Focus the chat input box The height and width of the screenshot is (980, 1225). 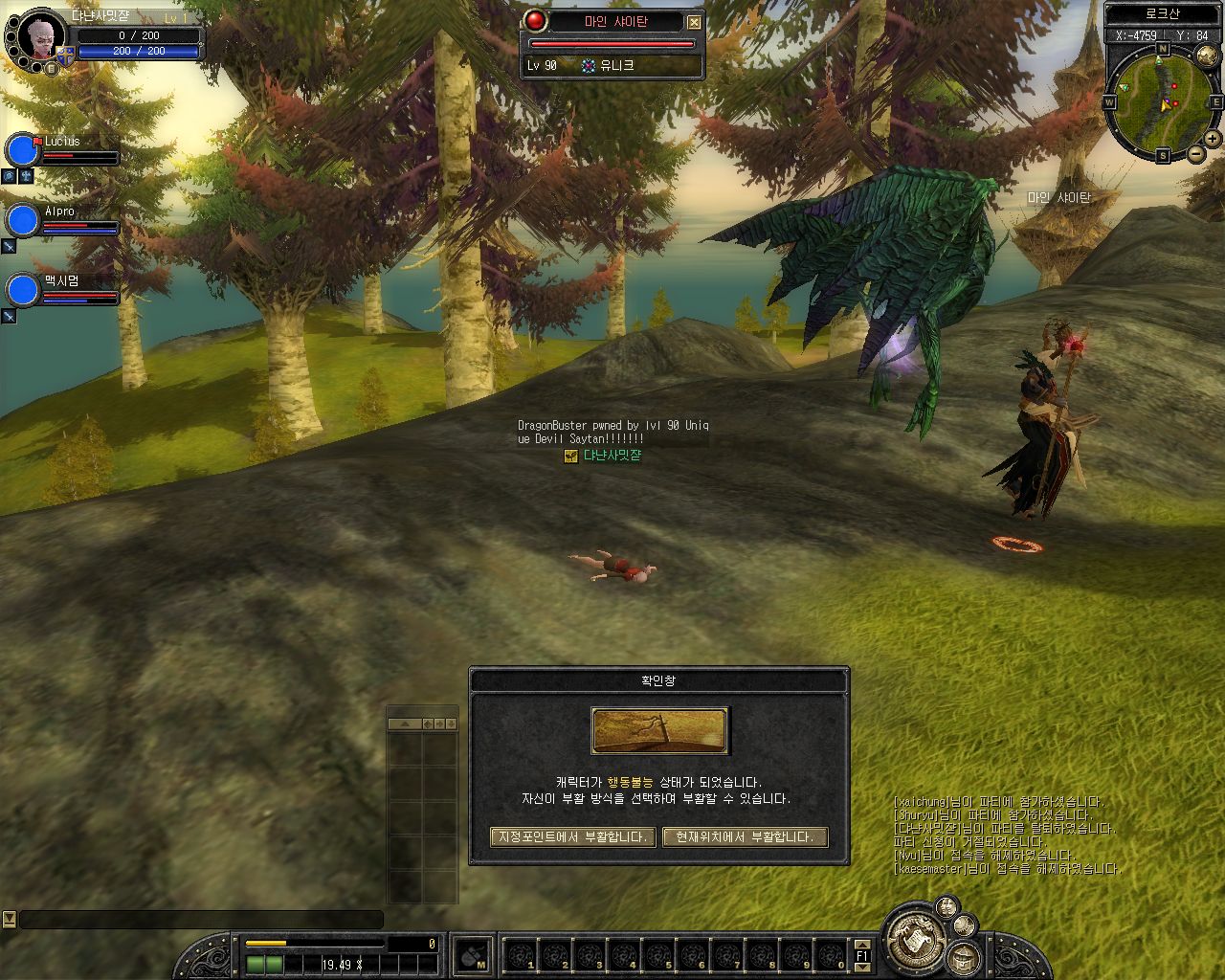click(x=201, y=919)
